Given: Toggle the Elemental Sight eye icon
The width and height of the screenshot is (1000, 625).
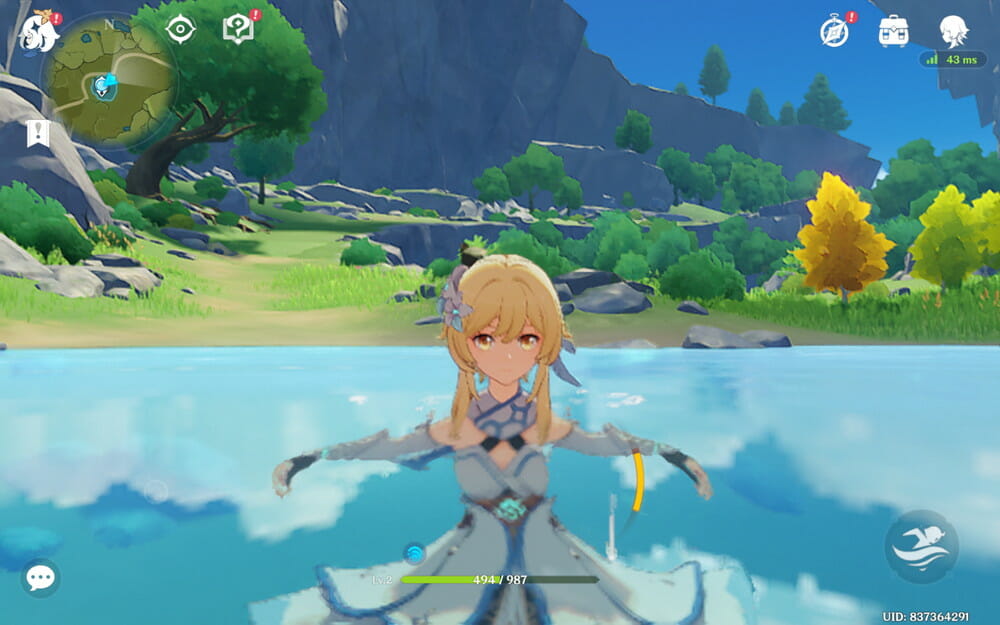Looking at the screenshot, I should [180, 29].
